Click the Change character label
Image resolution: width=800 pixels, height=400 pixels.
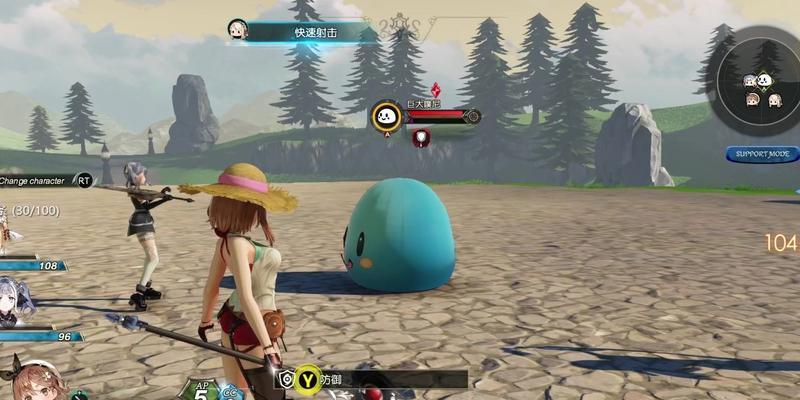click(36, 181)
